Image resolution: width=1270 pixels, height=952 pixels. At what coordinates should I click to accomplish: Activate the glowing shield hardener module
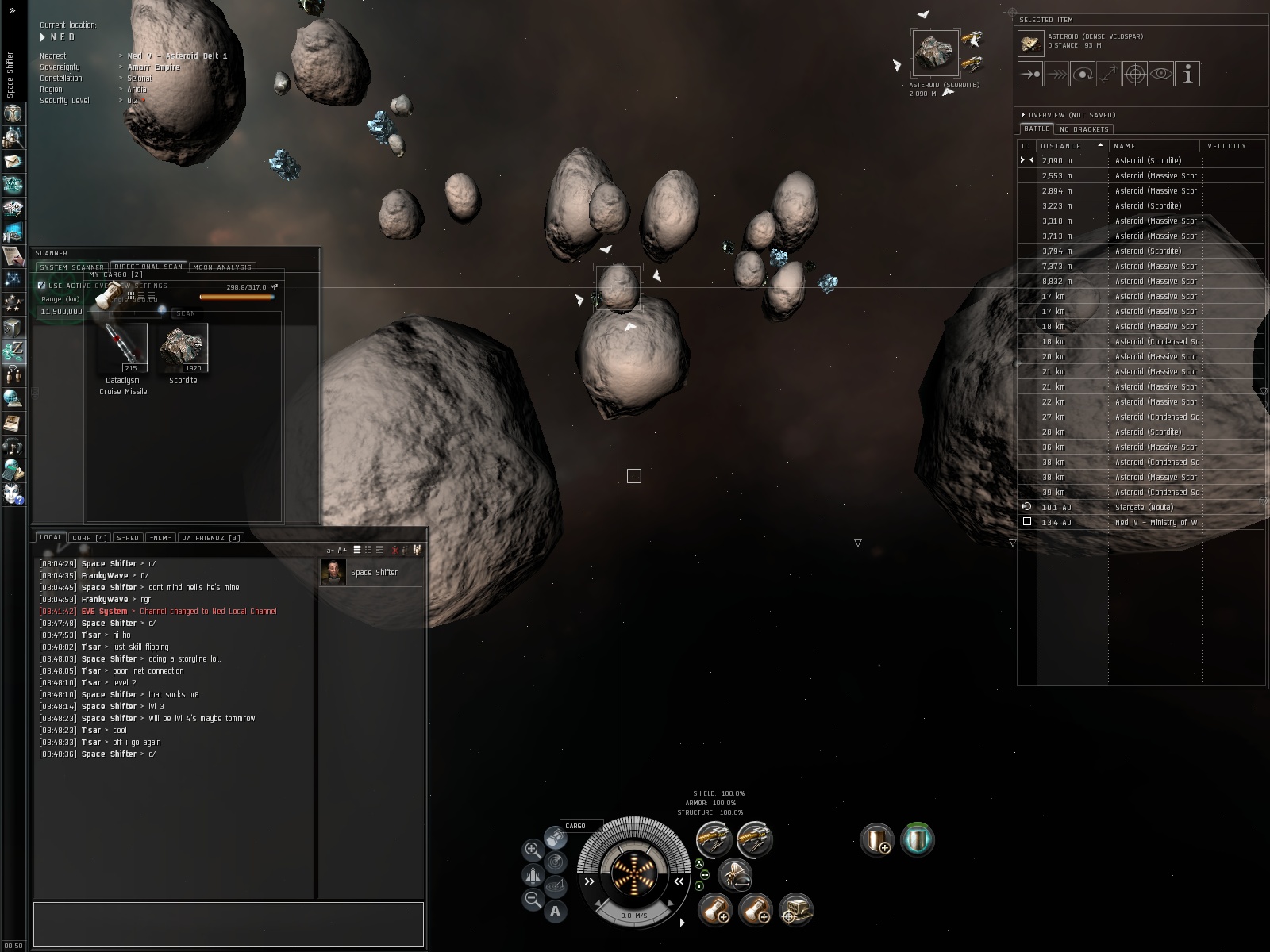[918, 839]
